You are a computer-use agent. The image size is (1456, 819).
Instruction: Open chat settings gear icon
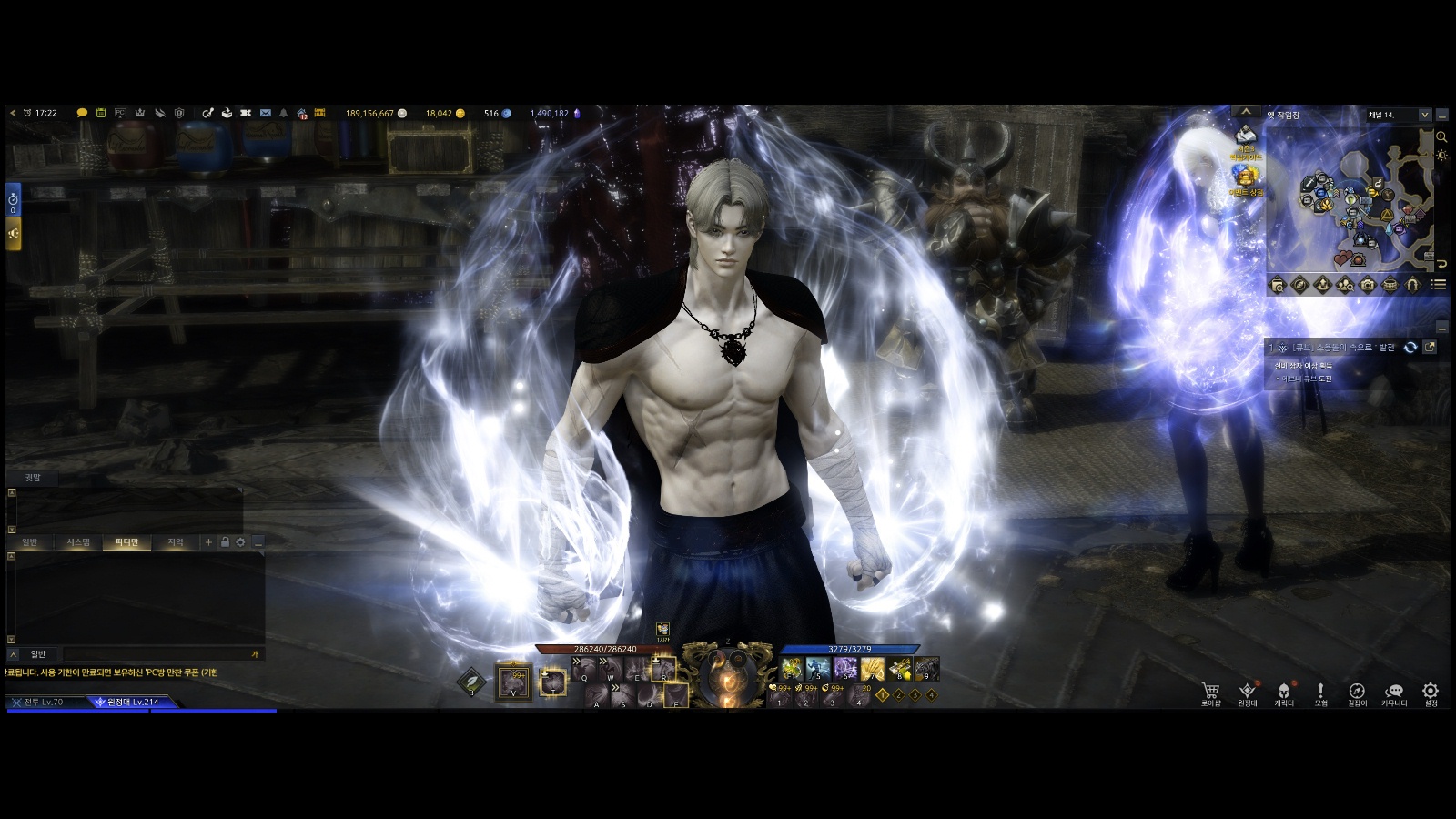click(240, 542)
